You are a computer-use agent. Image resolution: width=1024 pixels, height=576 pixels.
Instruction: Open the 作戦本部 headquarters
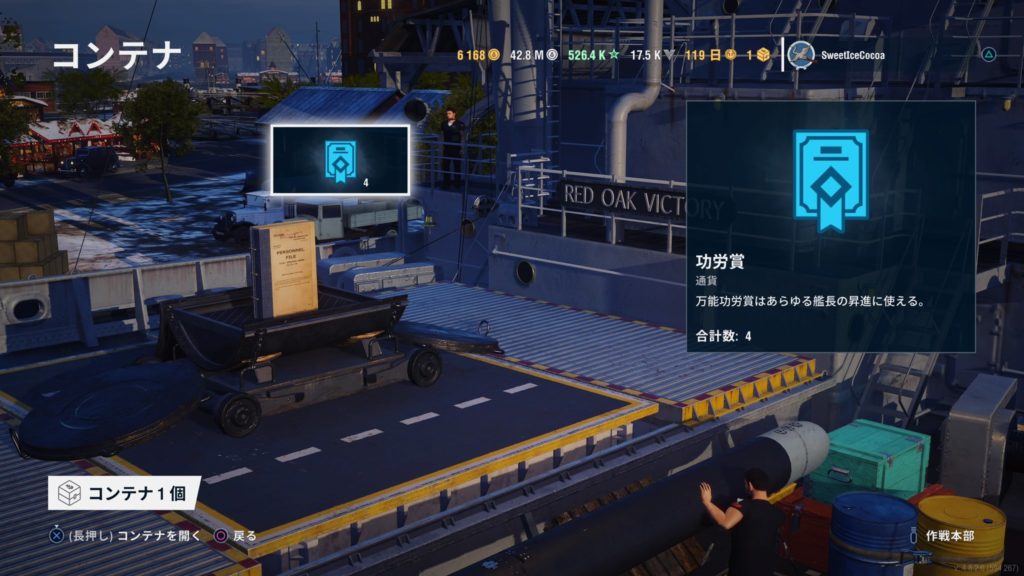coord(949,536)
